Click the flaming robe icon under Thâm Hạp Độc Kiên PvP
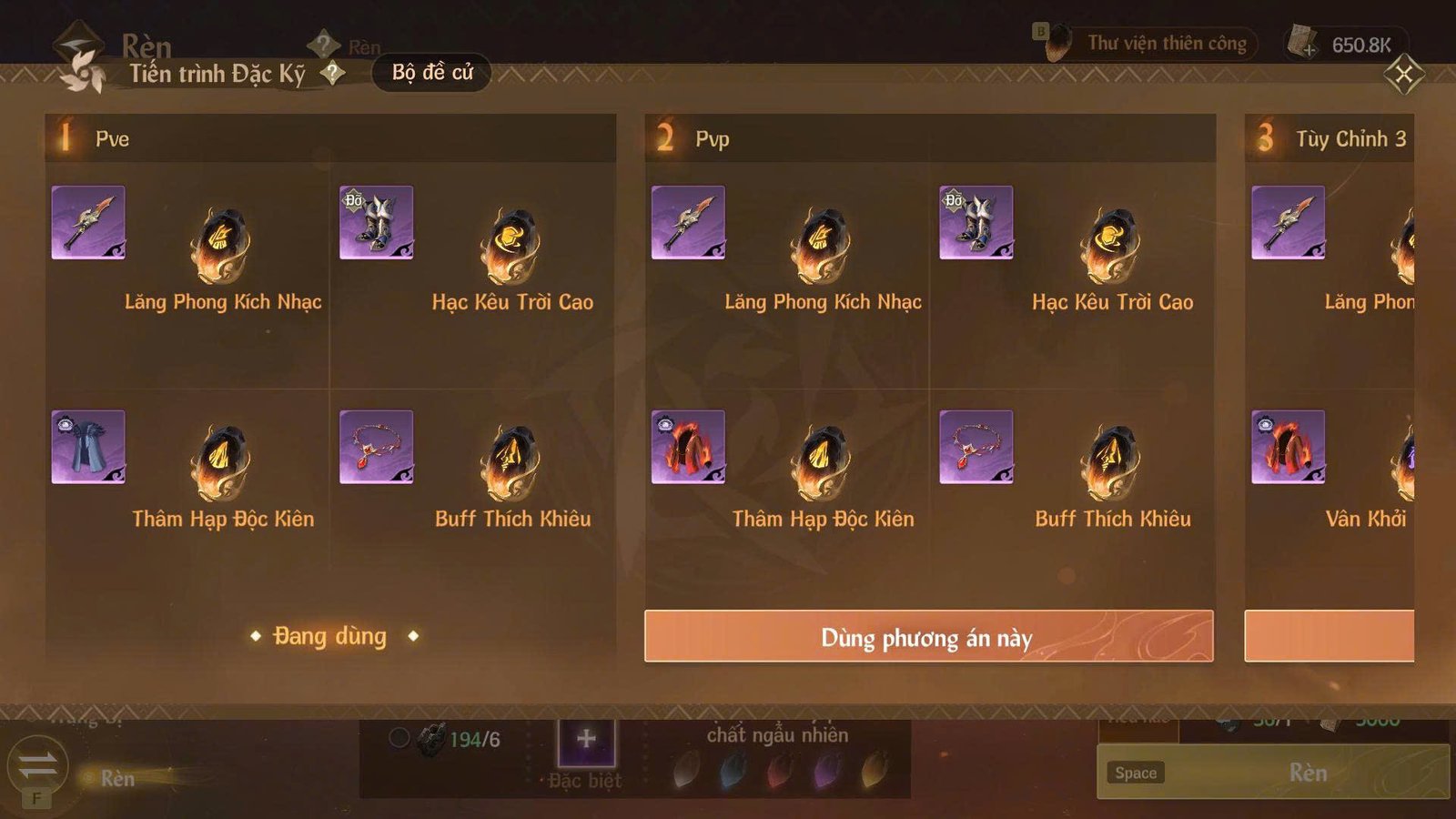 tap(687, 448)
